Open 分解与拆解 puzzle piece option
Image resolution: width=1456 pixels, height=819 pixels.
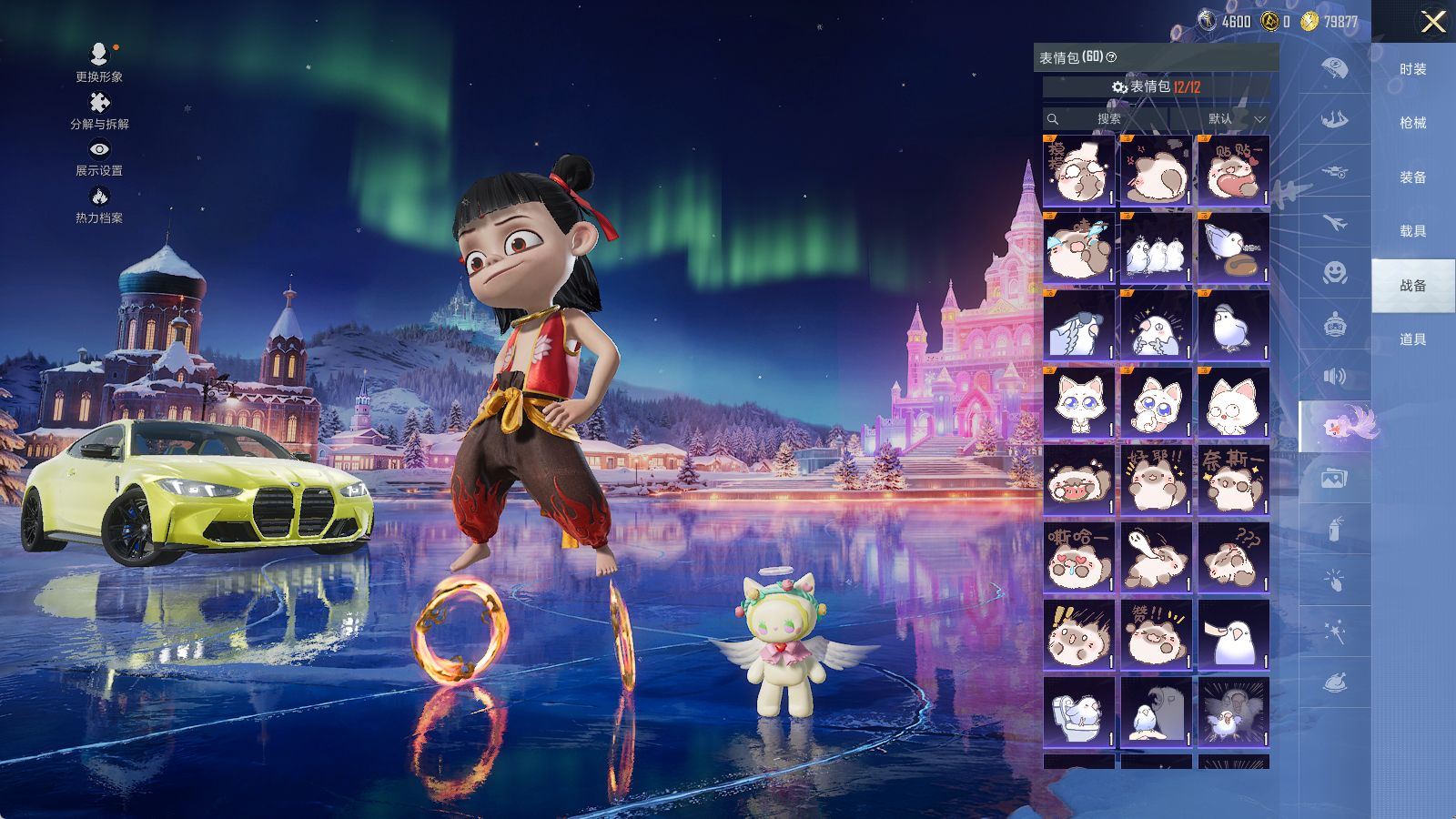[99, 110]
